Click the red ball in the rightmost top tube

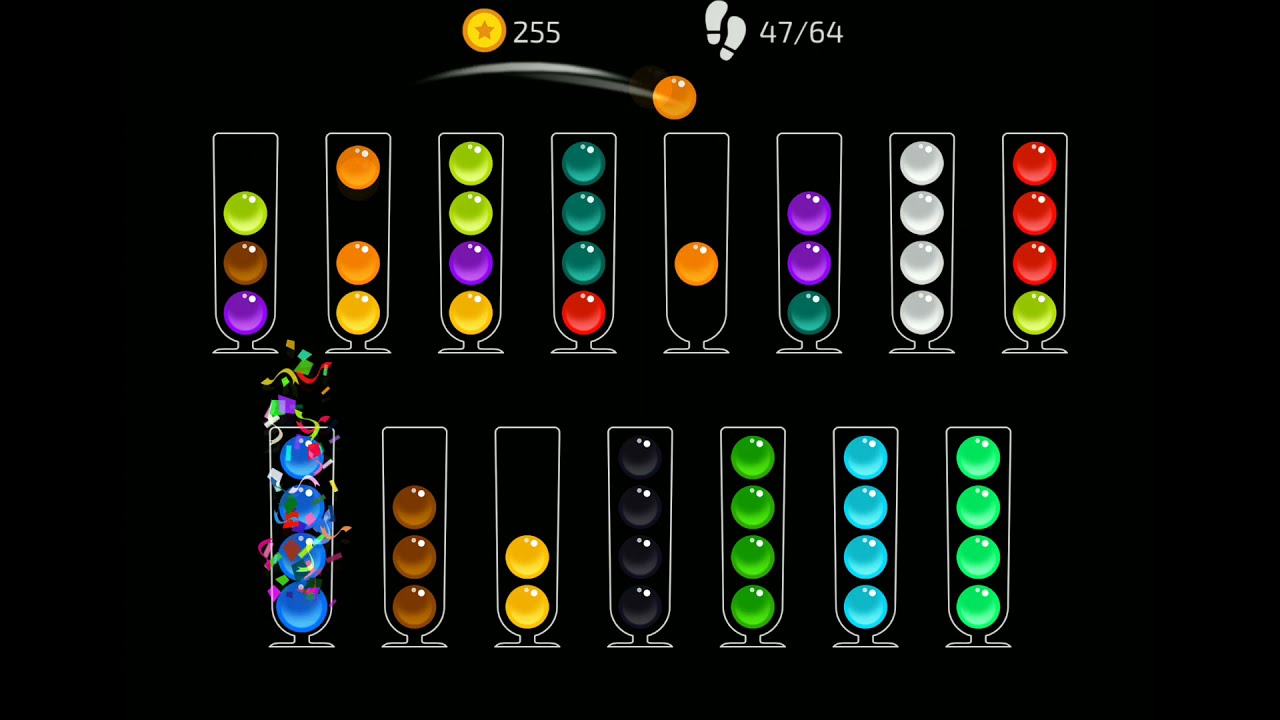tap(1035, 161)
